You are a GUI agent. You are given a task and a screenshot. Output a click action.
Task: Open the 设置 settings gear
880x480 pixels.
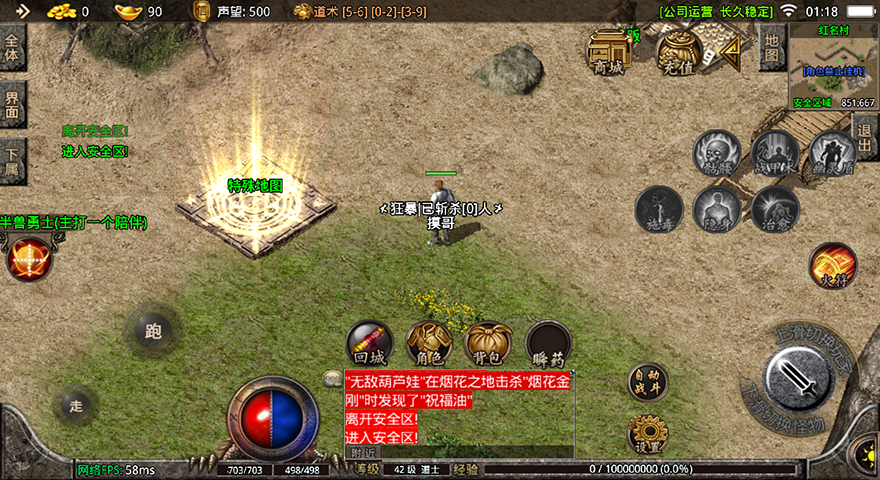pos(647,434)
